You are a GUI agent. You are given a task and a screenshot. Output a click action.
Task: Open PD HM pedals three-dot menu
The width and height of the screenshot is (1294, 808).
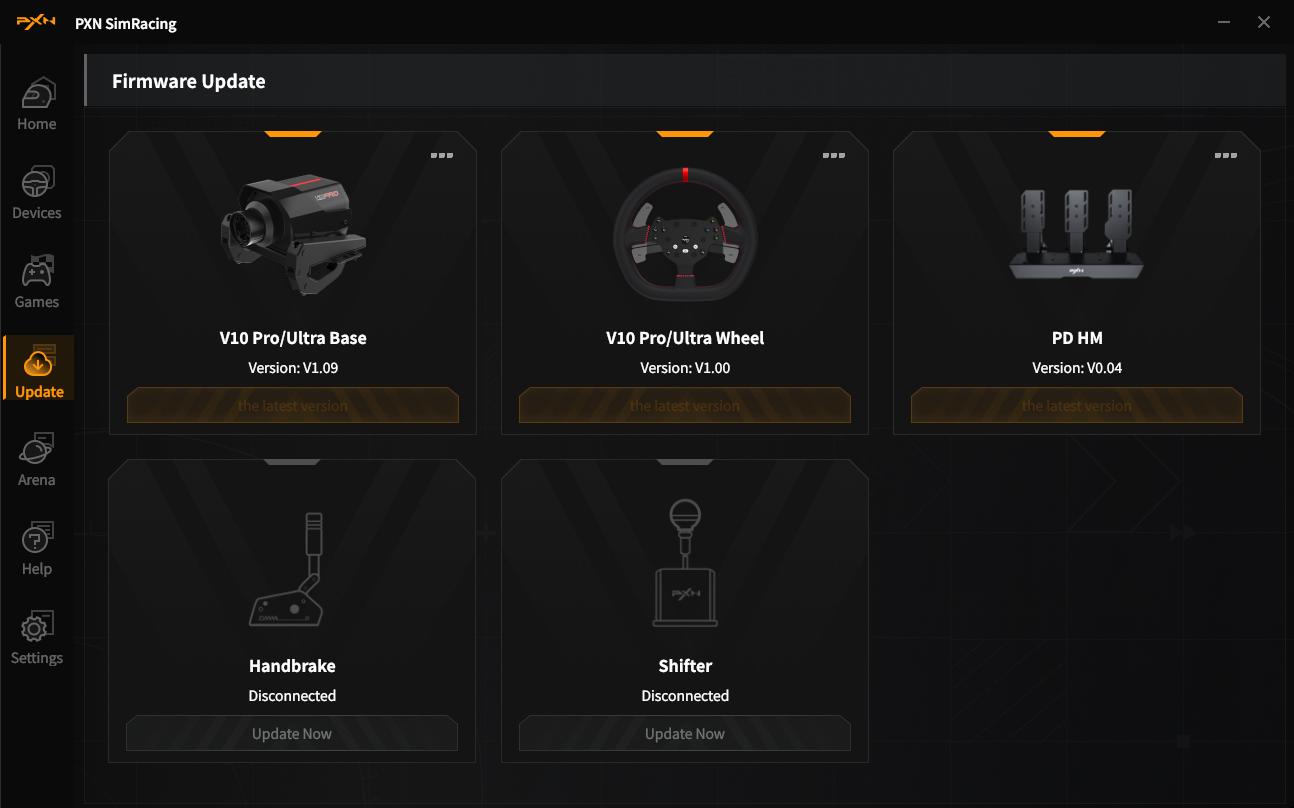[x=1226, y=155]
